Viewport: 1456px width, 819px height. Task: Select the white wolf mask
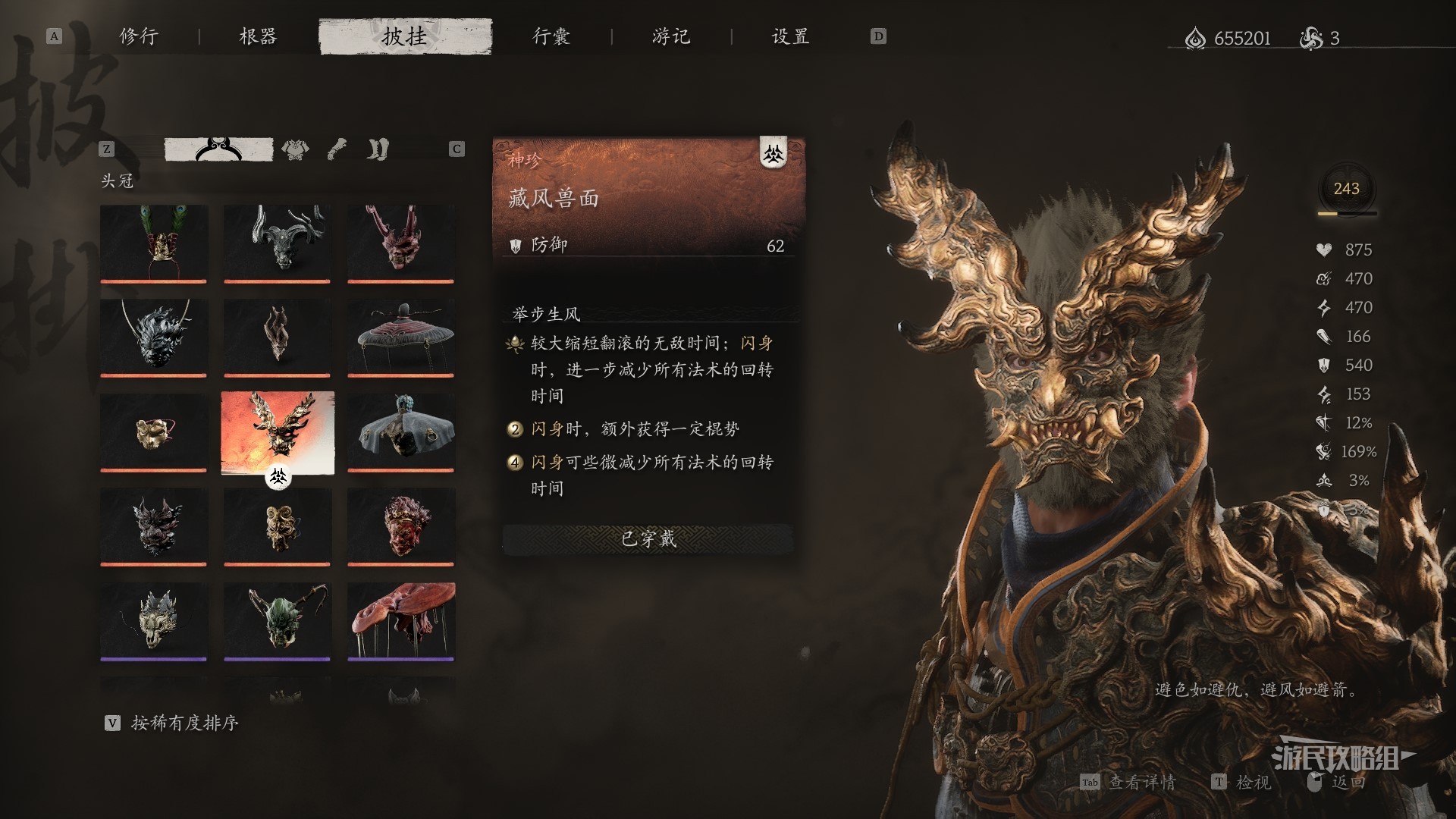coord(153,620)
